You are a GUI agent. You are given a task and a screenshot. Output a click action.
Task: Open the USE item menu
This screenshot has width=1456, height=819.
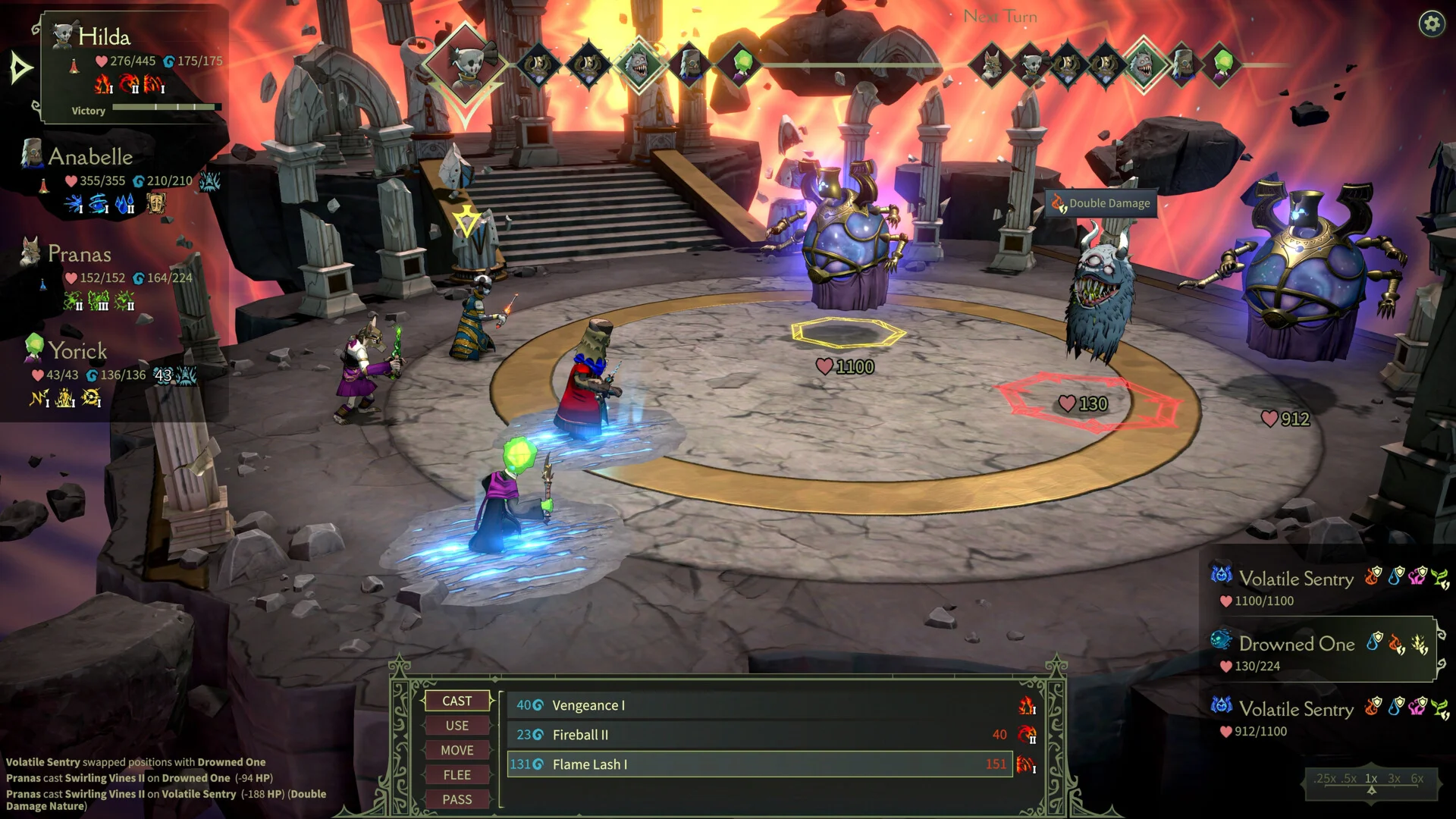(x=457, y=726)
